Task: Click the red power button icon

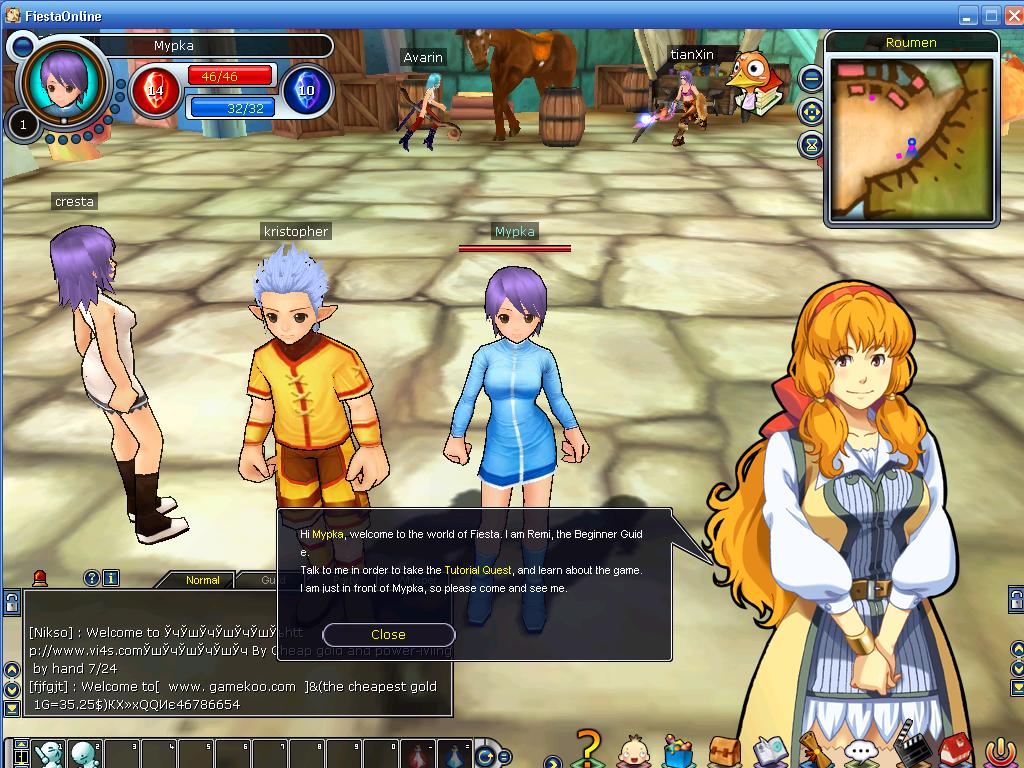Action: 999,751
